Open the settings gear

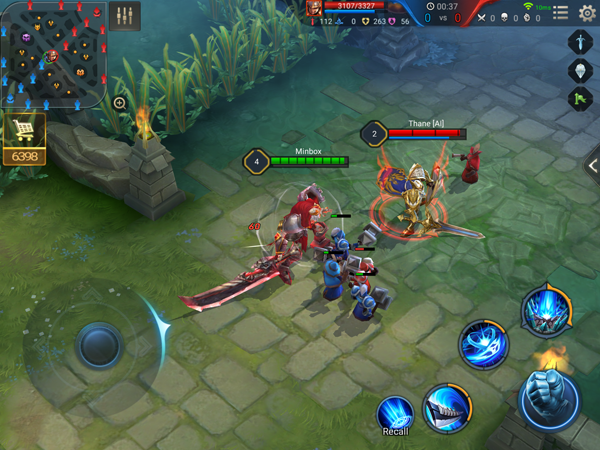coord(587,13)
